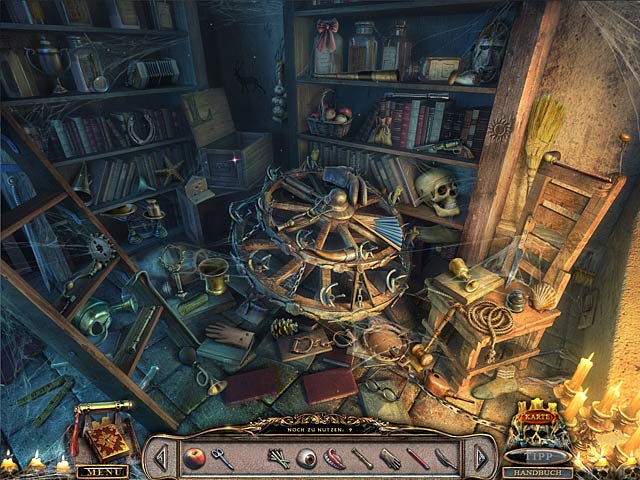The width and height of the screenshot is (640, 480).
Task: Select the dark curved blade item
Action: (446, 459)
